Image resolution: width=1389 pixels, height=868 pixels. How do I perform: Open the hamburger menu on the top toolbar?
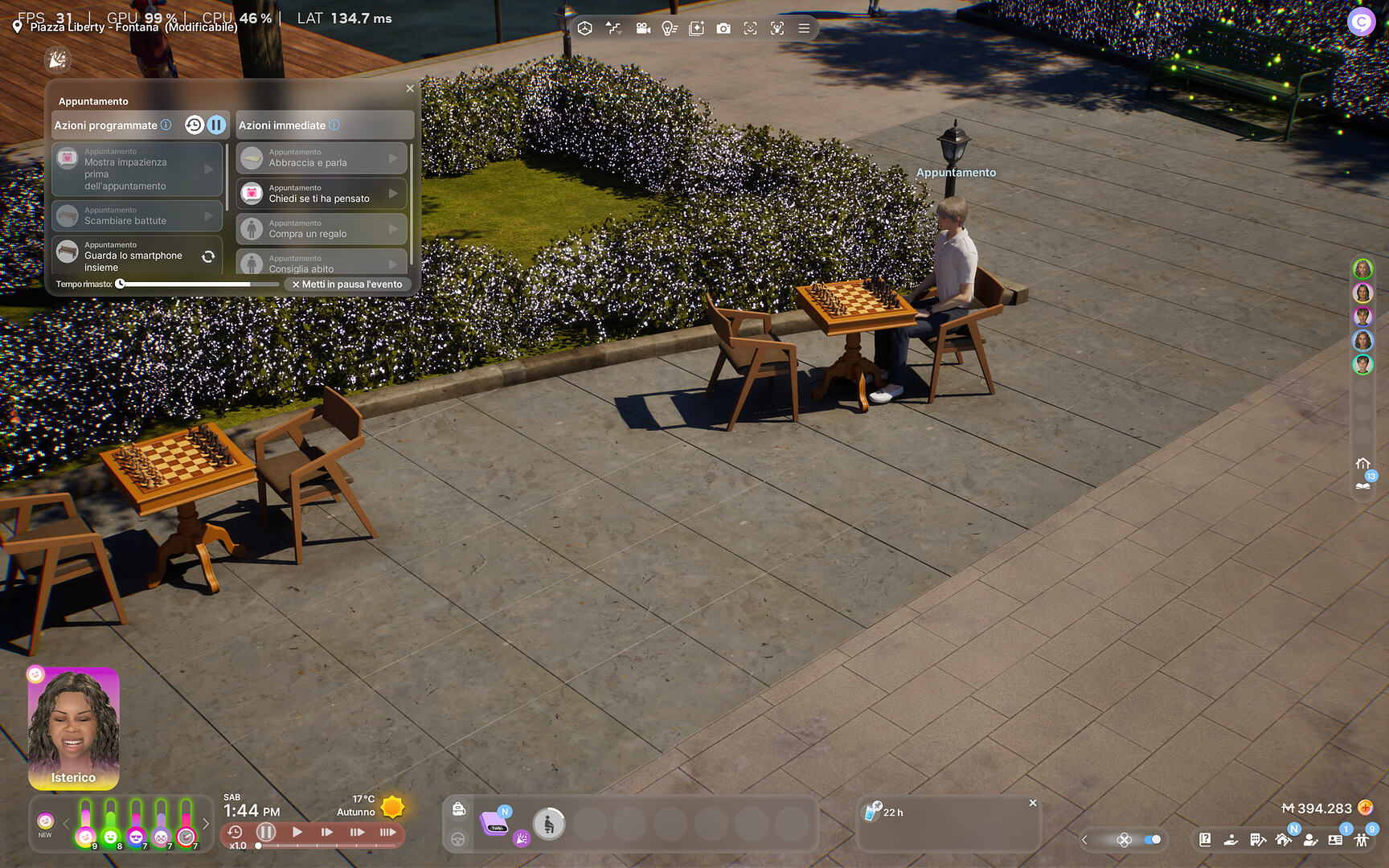[x=804, y=27]
